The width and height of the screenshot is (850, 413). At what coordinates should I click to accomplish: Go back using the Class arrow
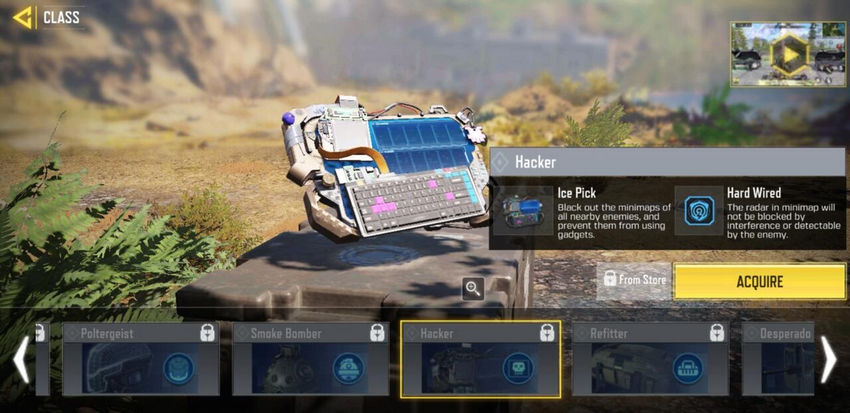point(22,17)
